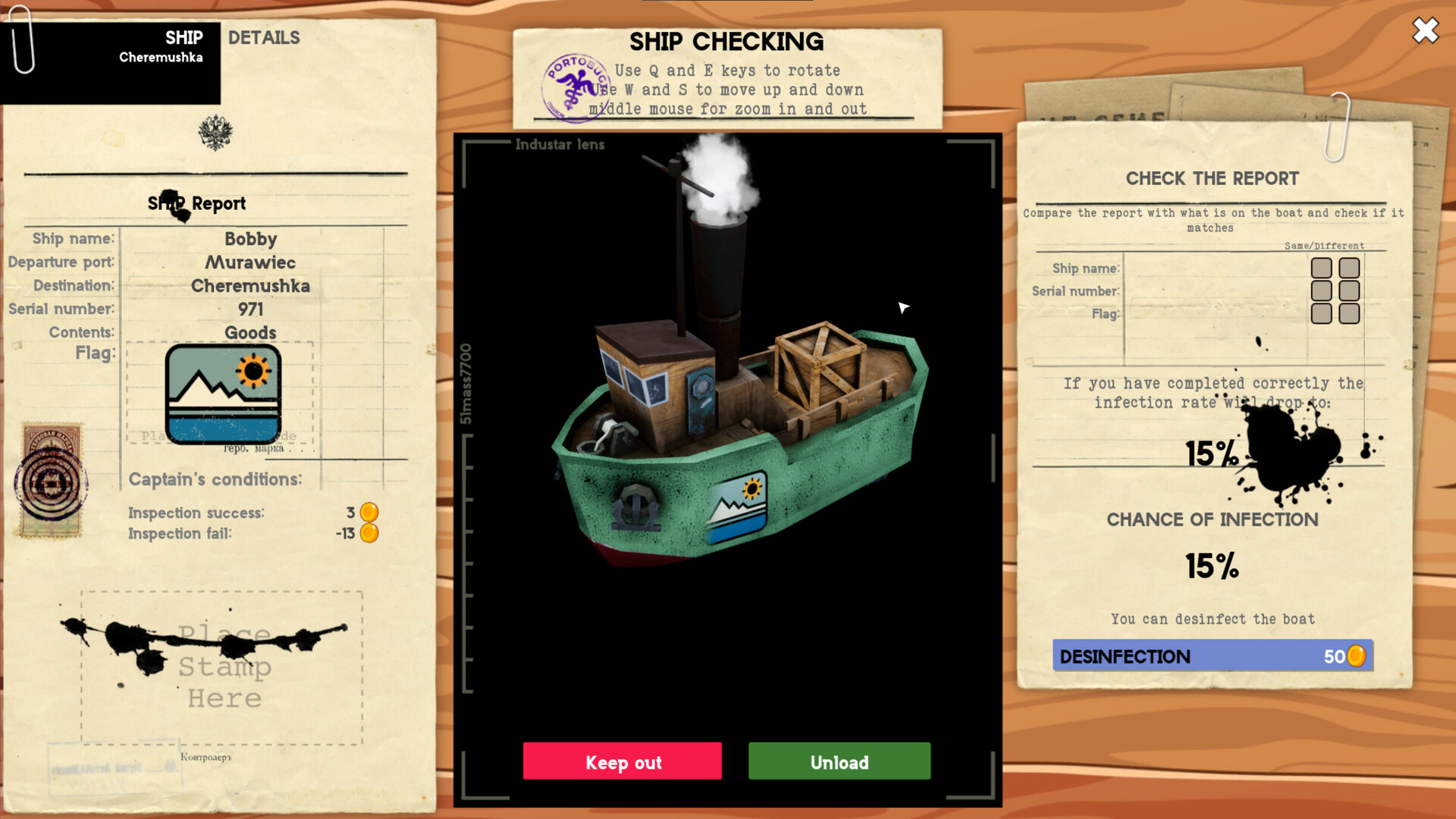Switch to the DETAILS tab
The image size is (1456, 819).
pos(265,37)
